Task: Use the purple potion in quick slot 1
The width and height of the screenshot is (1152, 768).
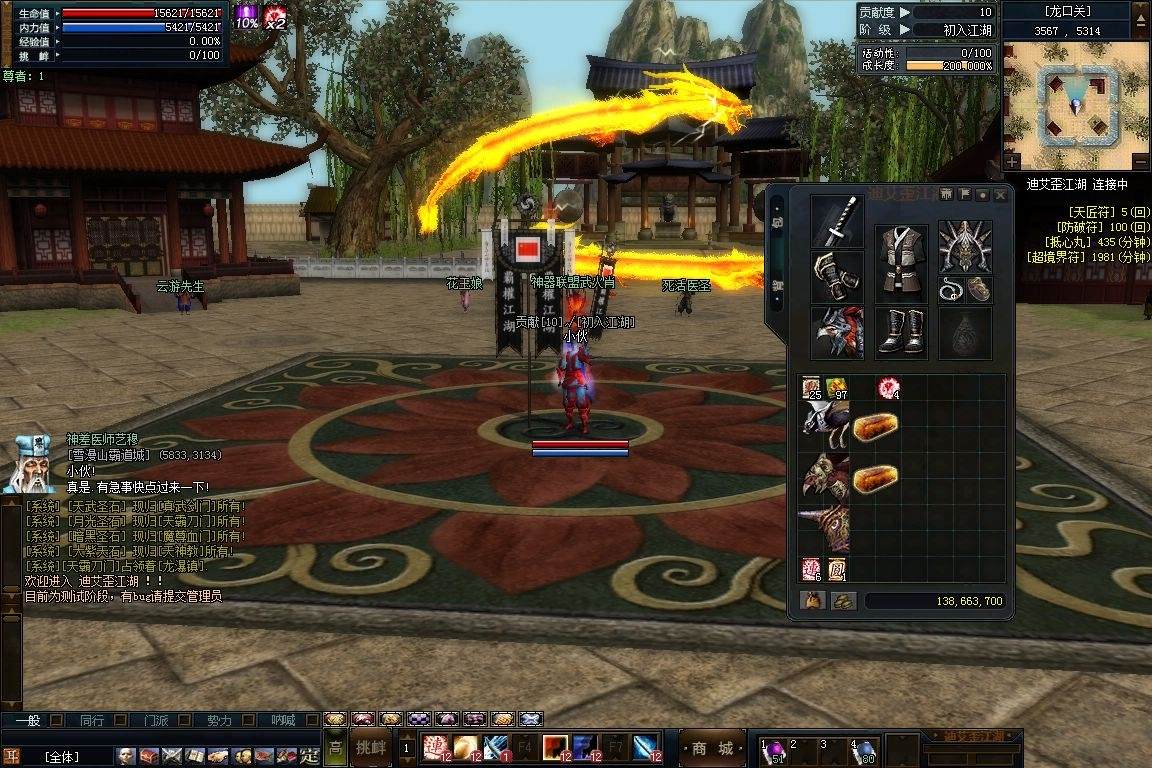Action: click(772, 750)
